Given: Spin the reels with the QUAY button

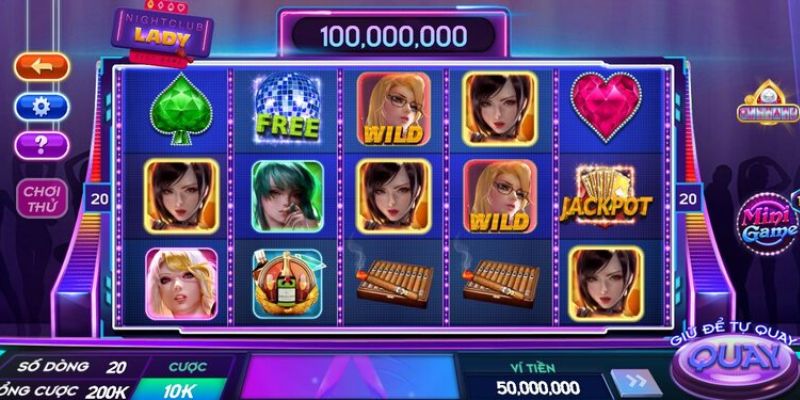Looking at the screenshot, I should pyautogui.click(x=736, y=358).
